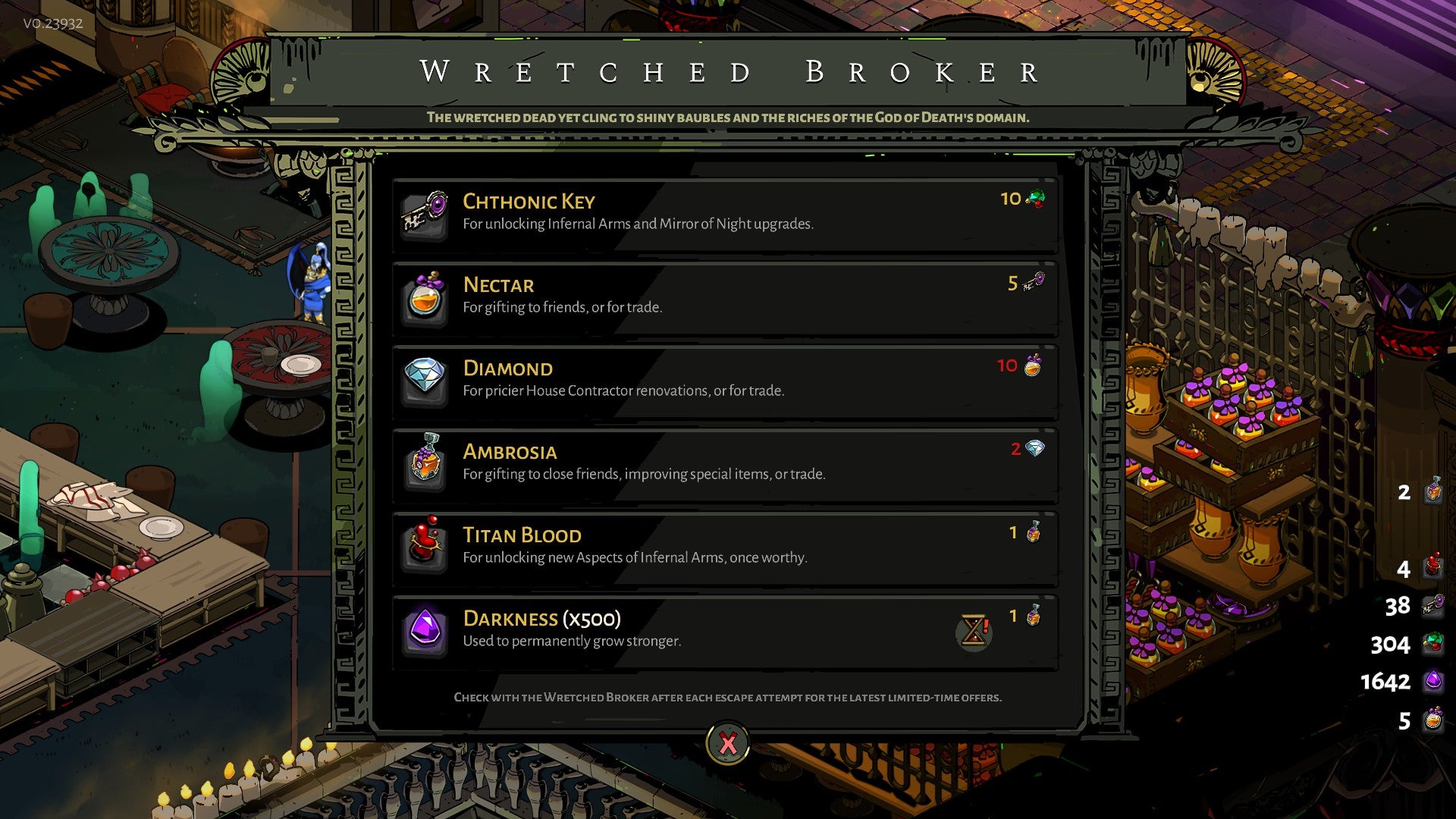Choose the Diamond trade entry

724,381
